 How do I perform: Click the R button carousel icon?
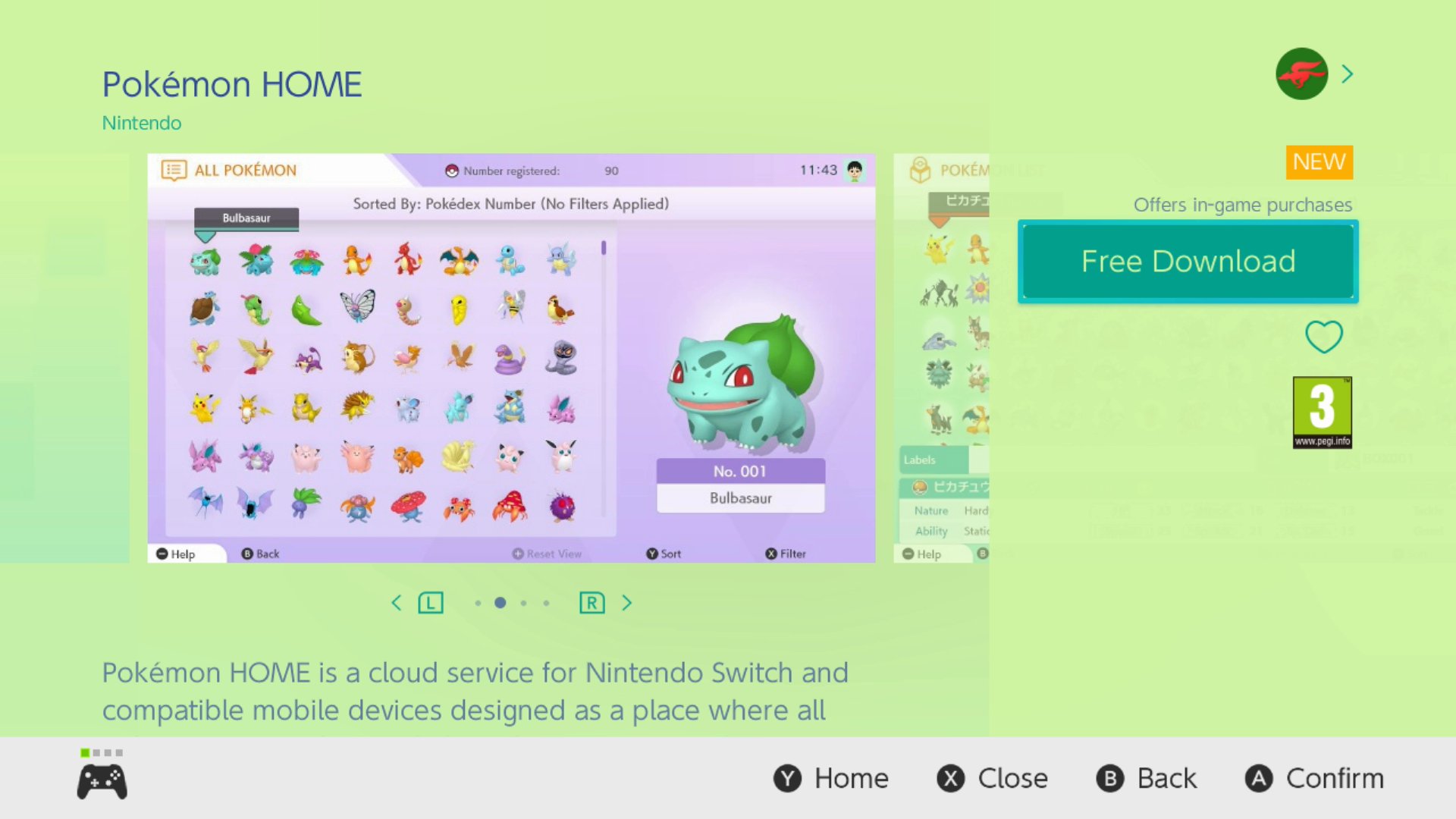pos(592,602)
